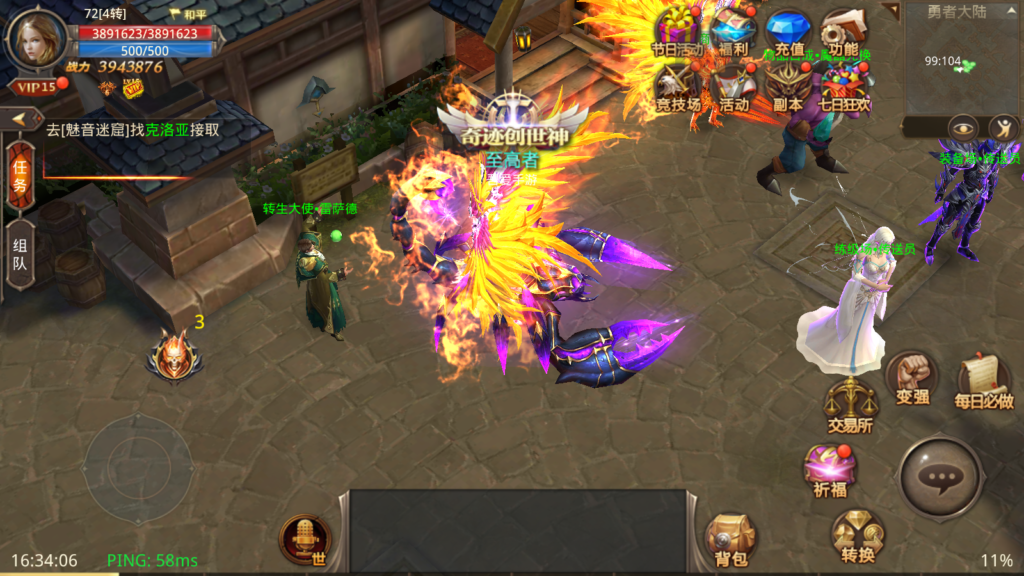The width and height of the screenshot is (1024, 576).
Task: Open the VIP15 badge
Action: click(35, 86)
